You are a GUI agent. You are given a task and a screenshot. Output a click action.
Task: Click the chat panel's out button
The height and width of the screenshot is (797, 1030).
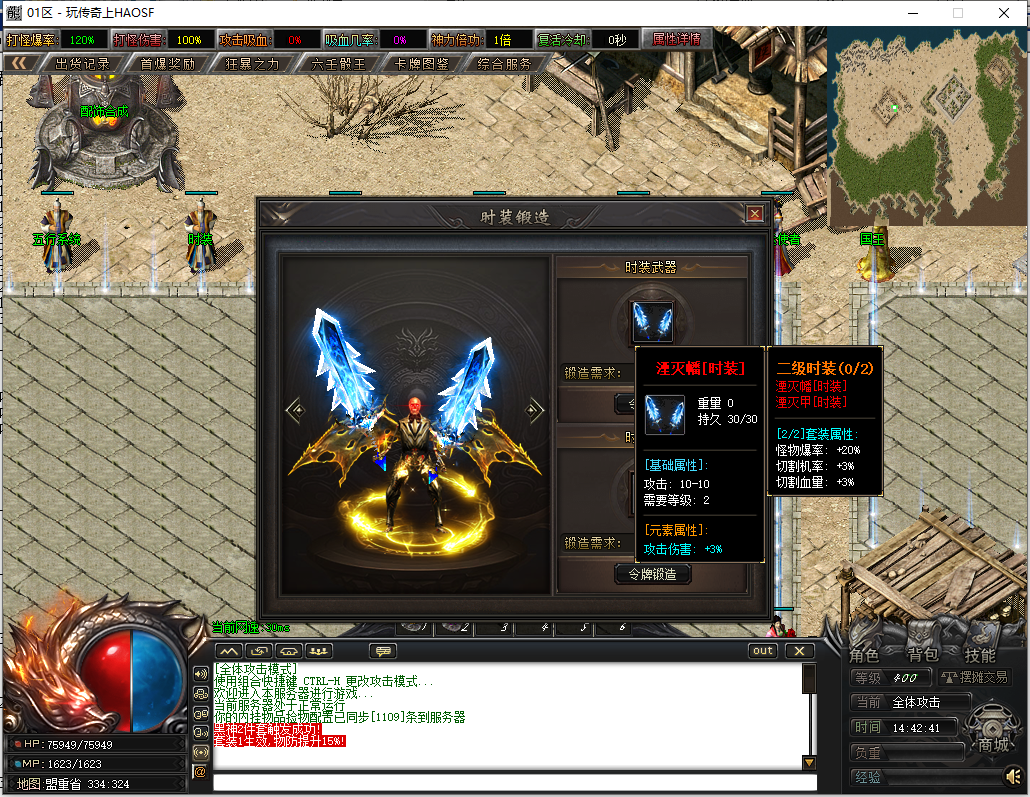pyautogui.click(x=763, y=651)
